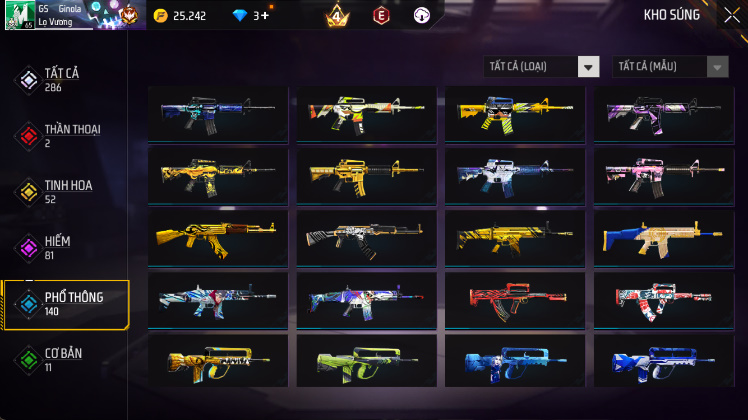Pick the golden AK skin thumbnail

217,237
